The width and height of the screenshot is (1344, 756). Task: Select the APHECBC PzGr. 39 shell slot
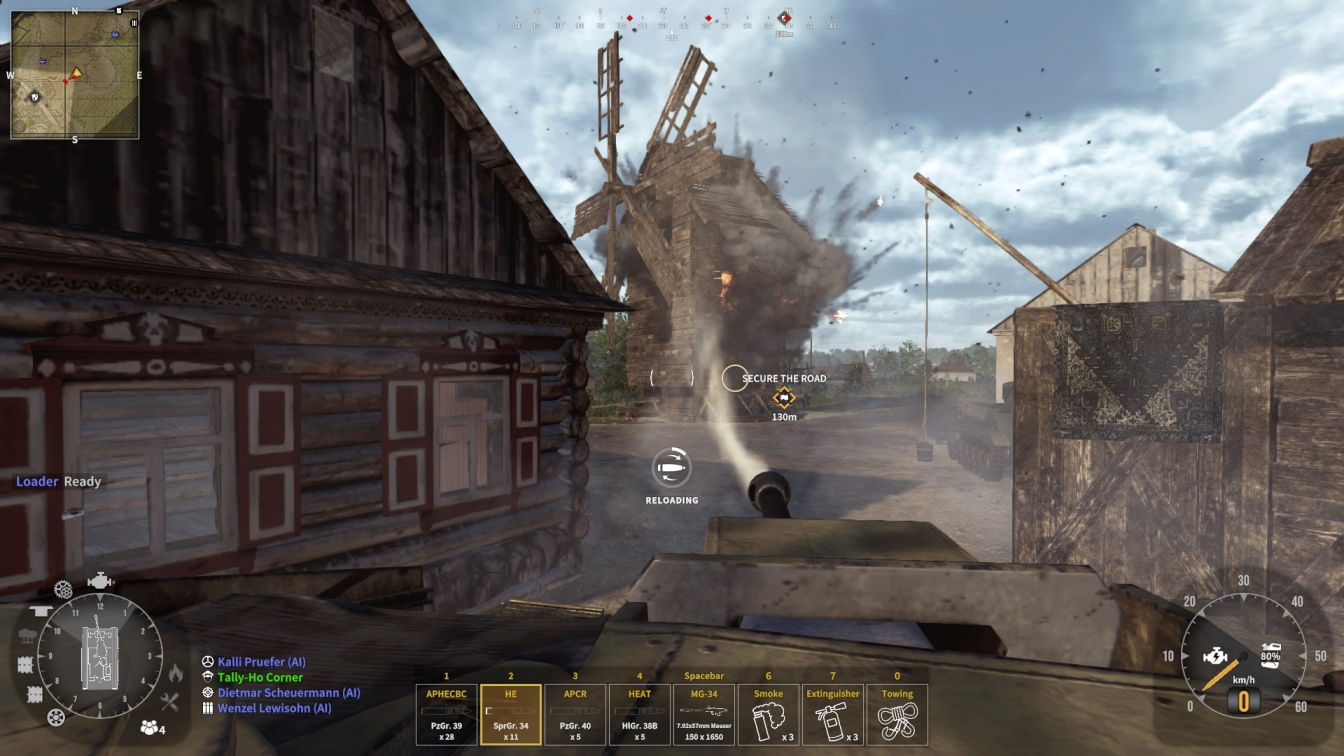click(446, 714)
